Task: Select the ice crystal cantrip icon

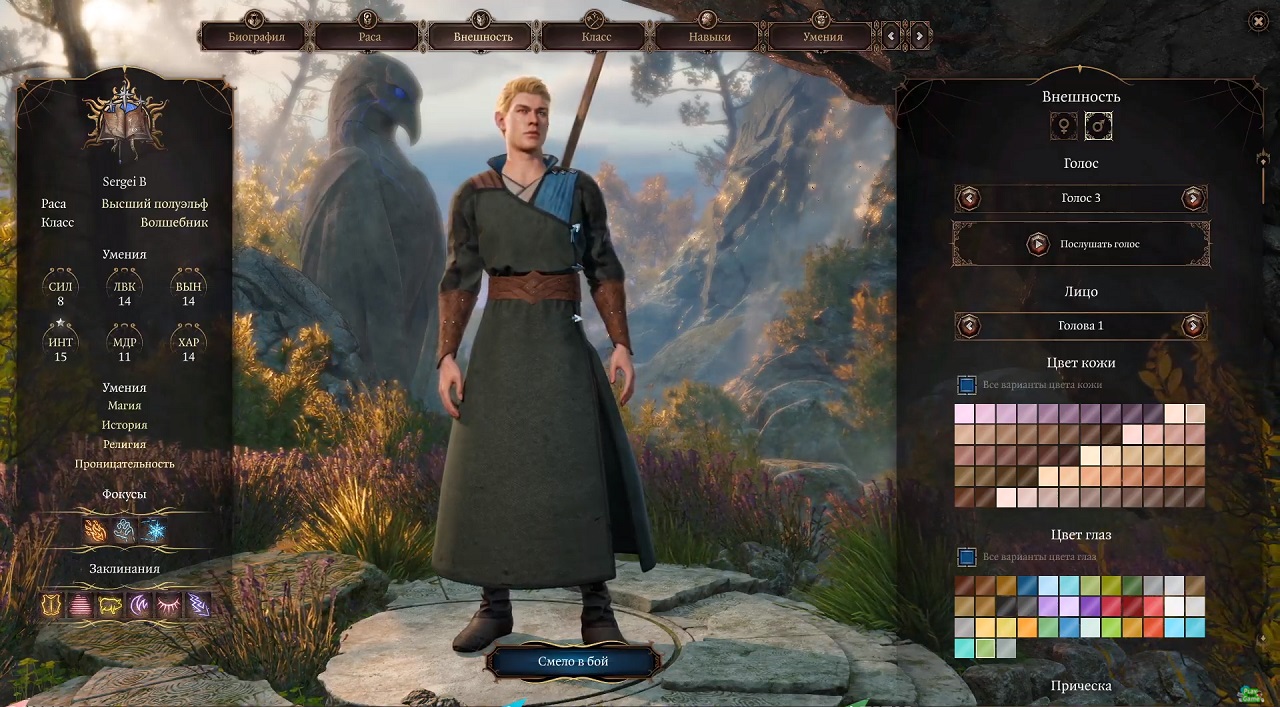Action: 153,530
